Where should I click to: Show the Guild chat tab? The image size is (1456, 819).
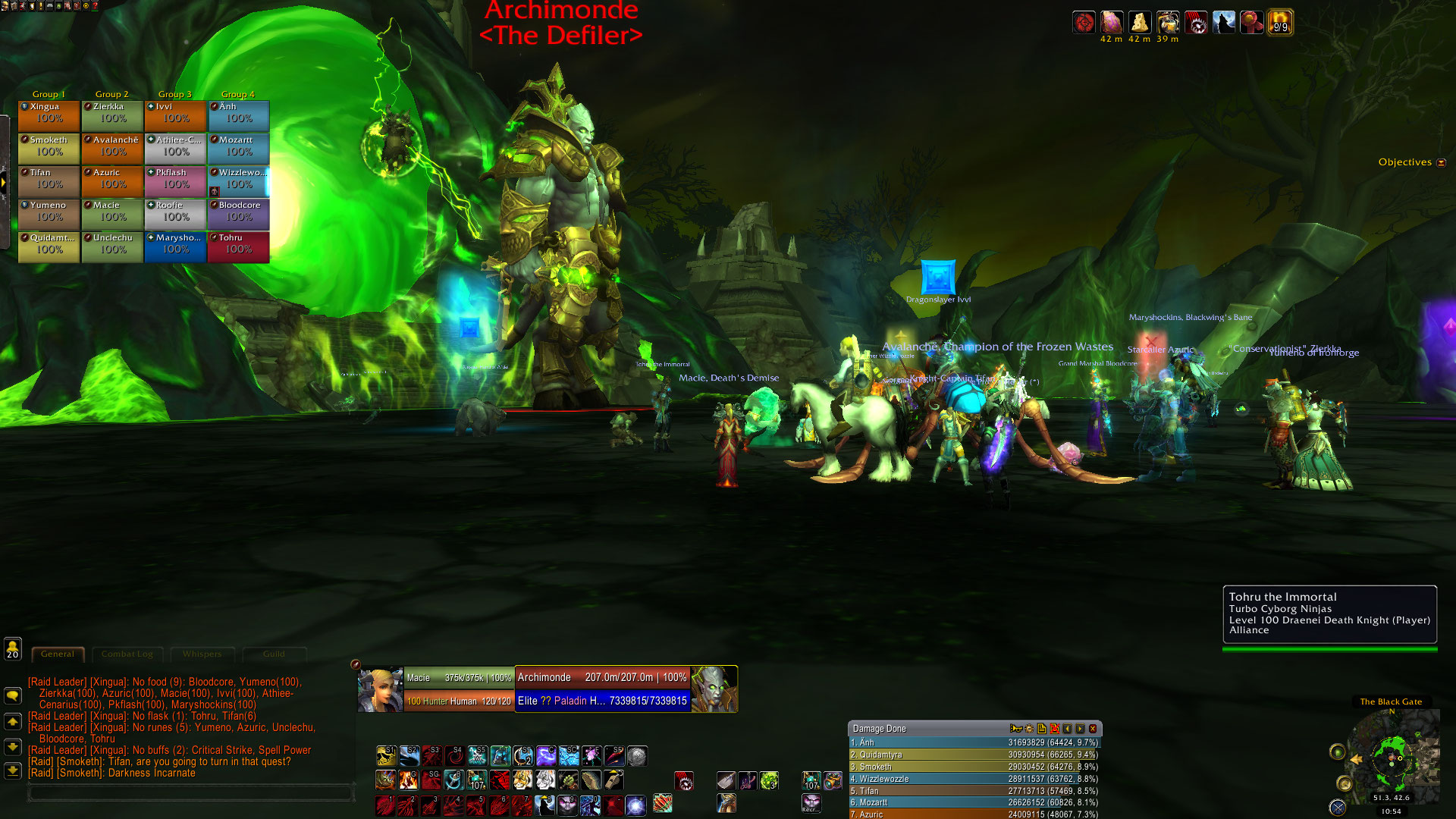[x=274, y=654]
